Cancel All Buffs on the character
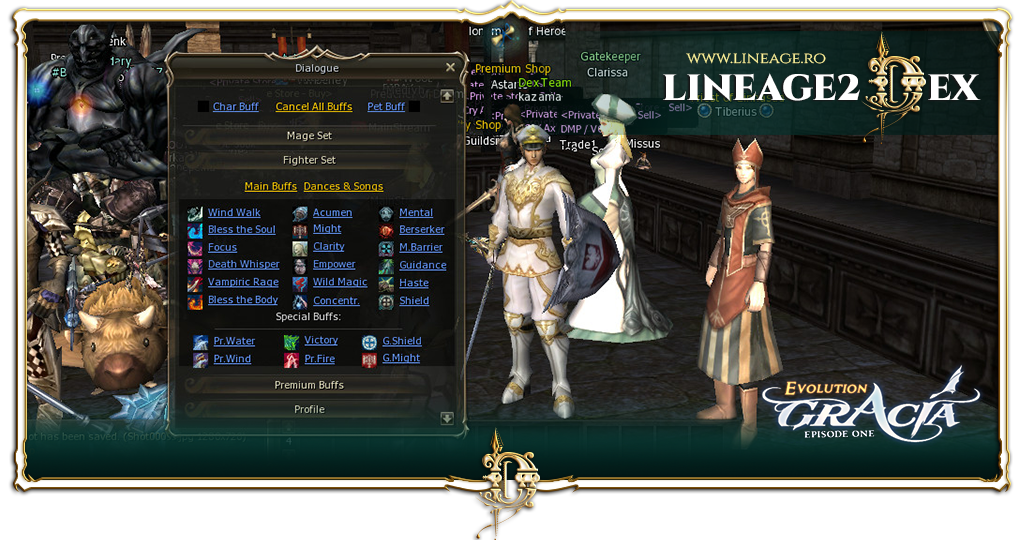 (x=313, y=107)
